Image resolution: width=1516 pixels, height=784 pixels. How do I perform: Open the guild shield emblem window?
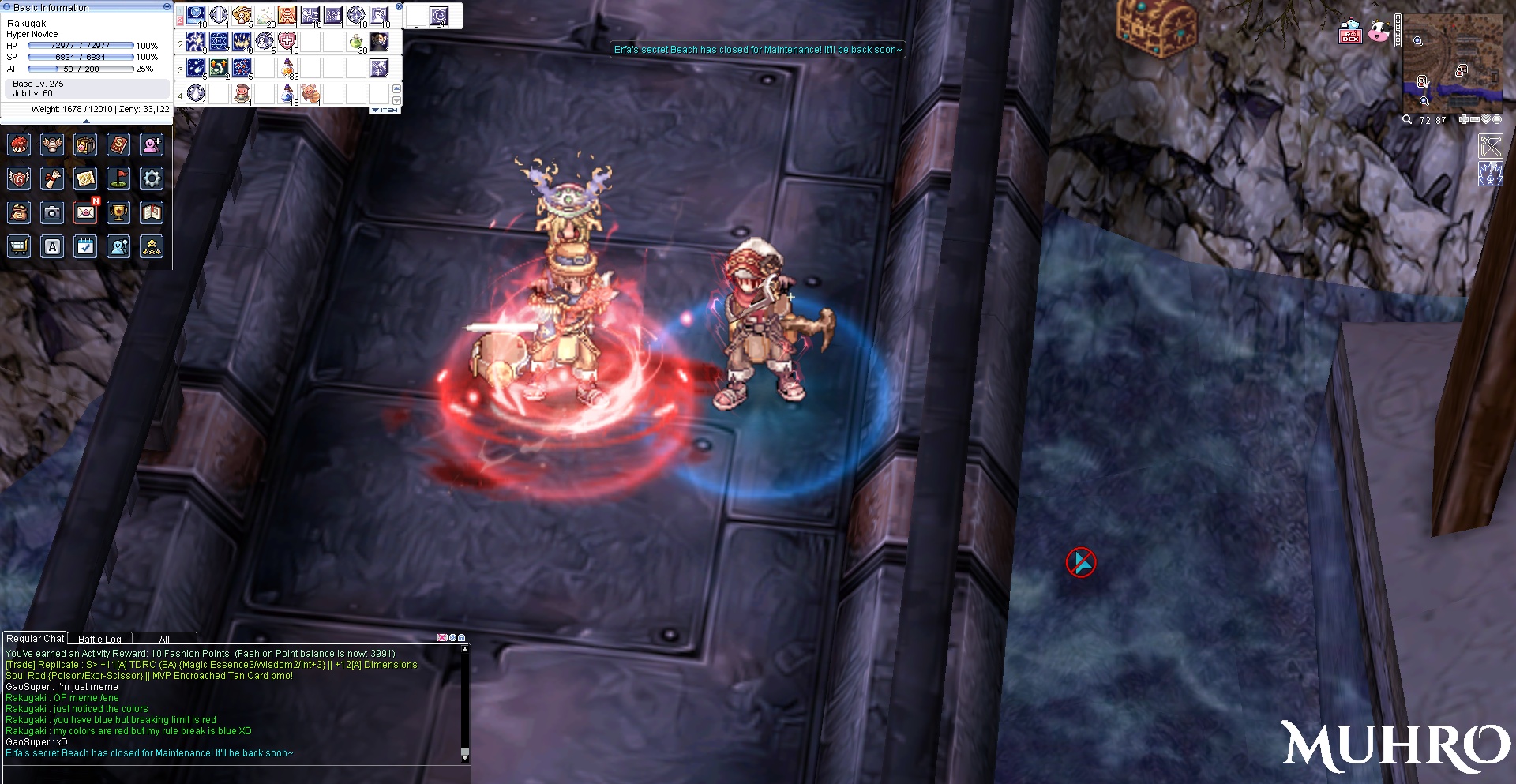click(x=19, y=178)
